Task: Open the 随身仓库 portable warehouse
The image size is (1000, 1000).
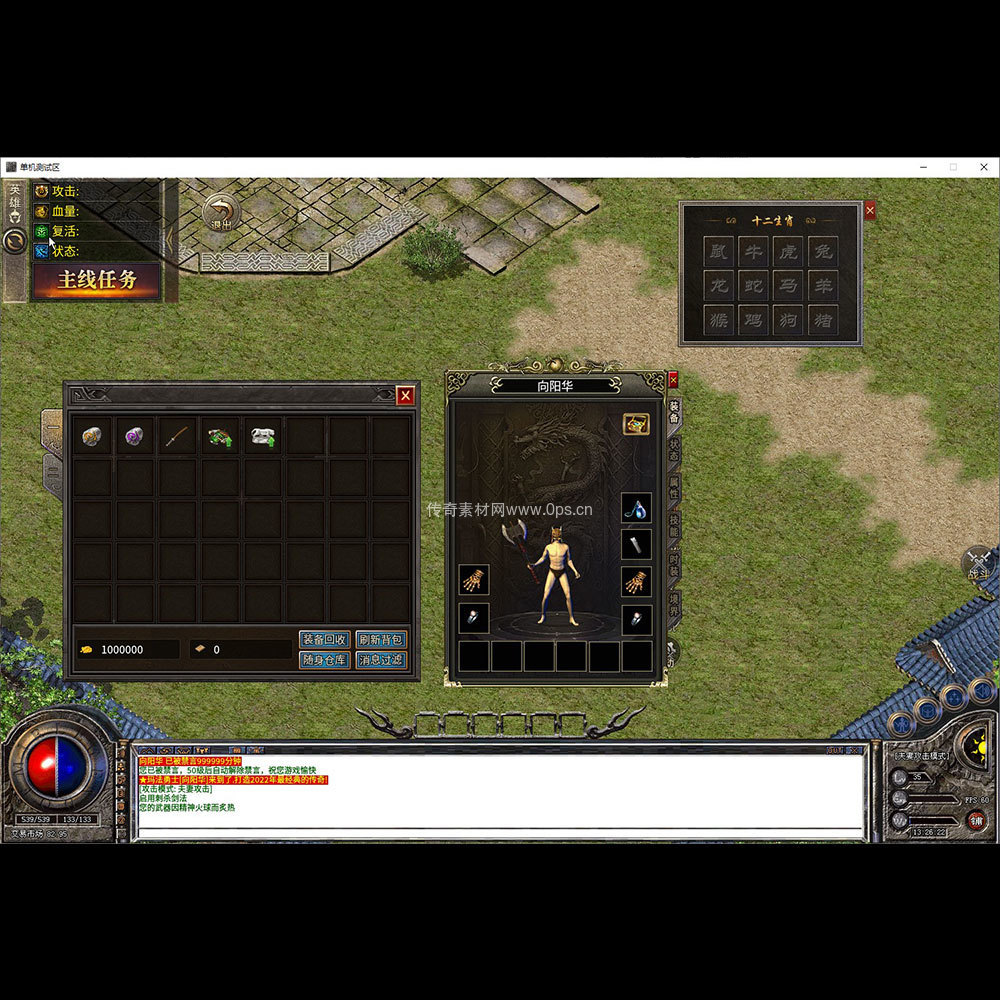Action: 324,660
